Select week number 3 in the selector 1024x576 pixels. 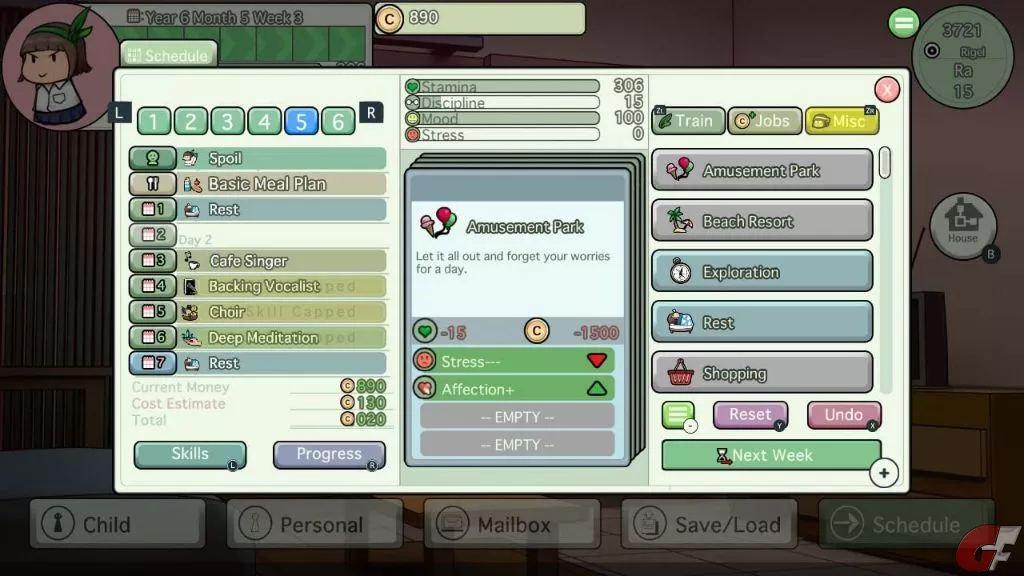point(227,122)
